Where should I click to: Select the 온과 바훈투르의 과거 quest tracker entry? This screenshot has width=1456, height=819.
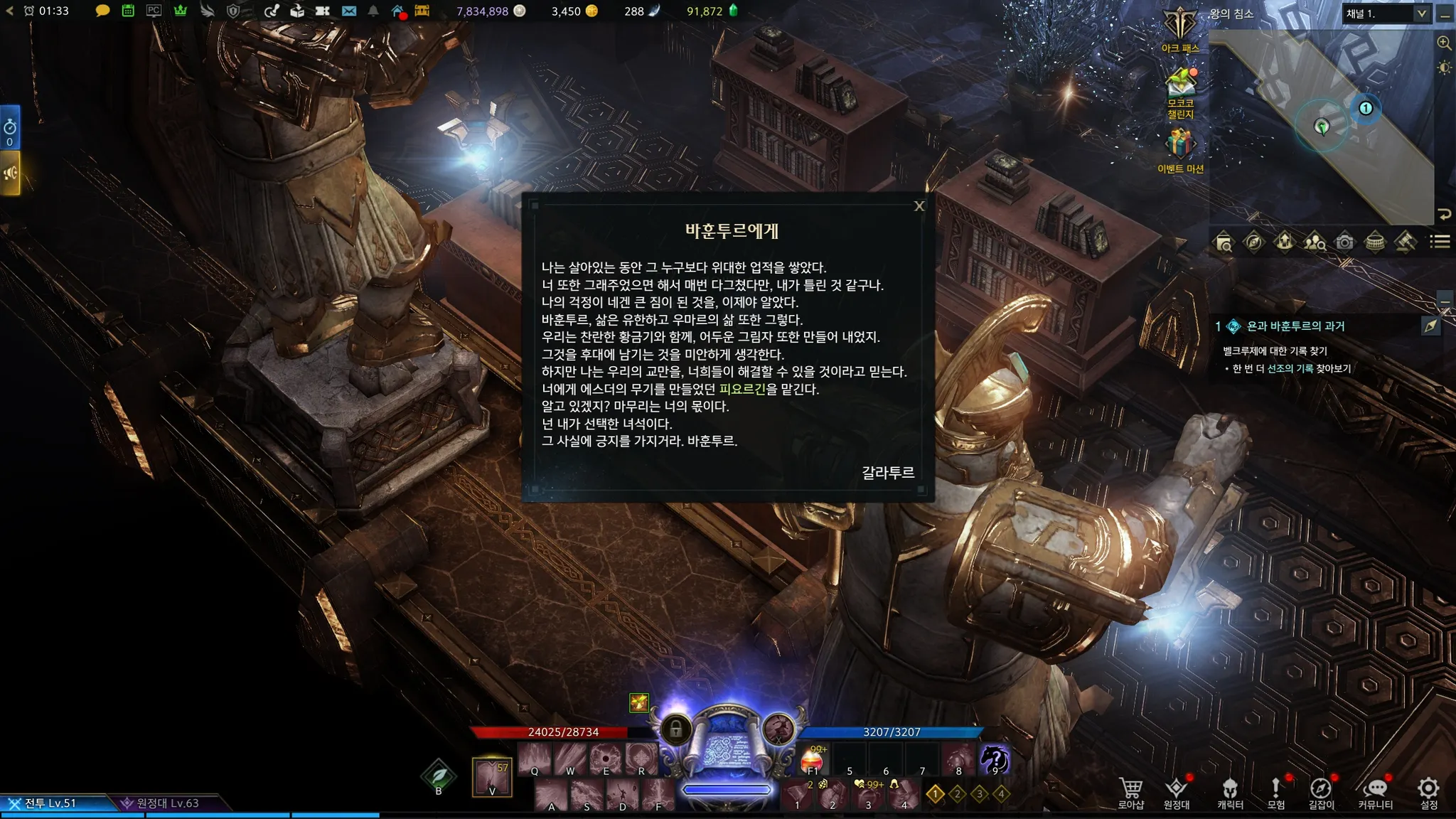click(1295, 326)
